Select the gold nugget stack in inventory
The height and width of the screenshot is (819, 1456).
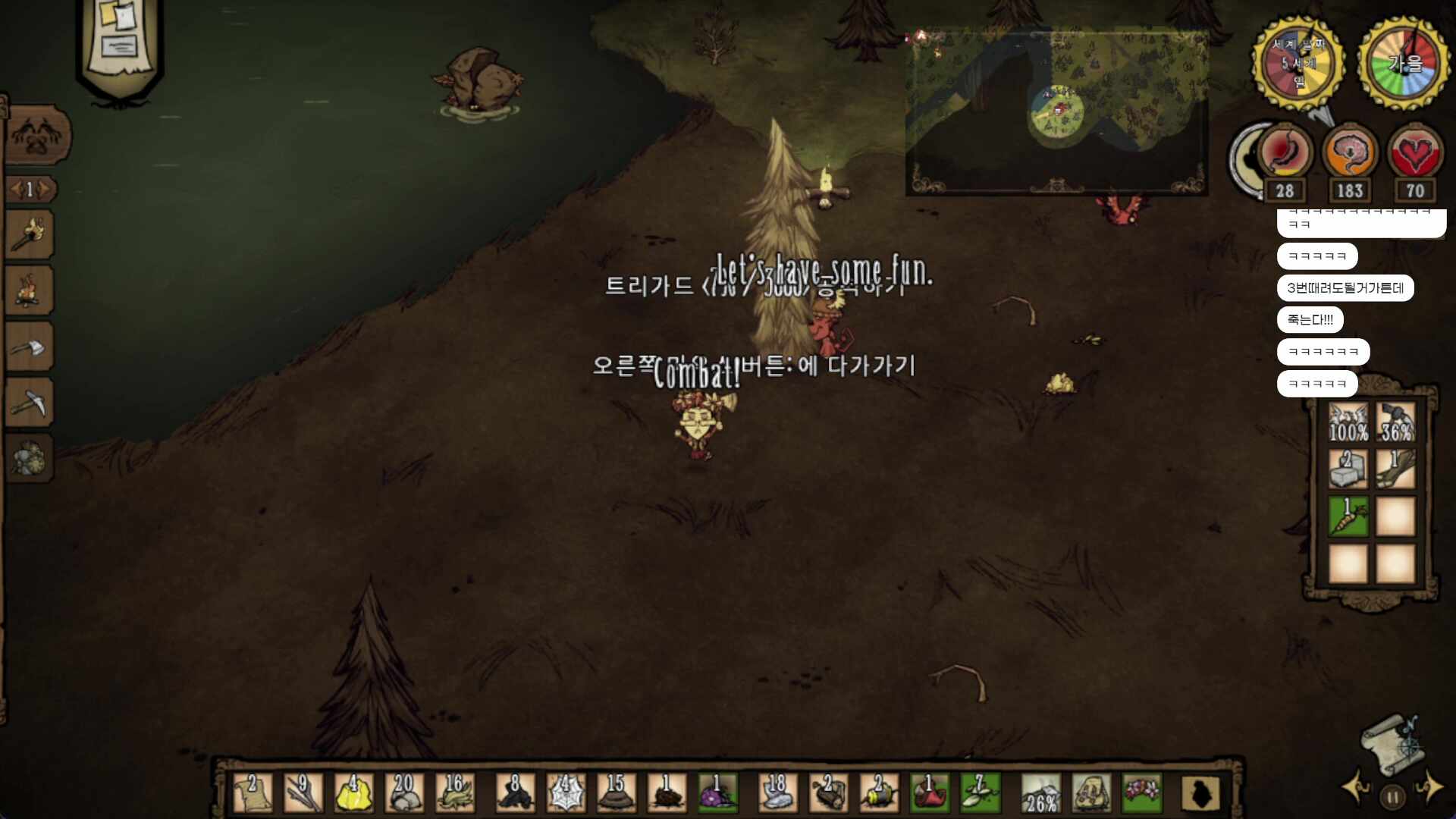[x=353, y=793]
